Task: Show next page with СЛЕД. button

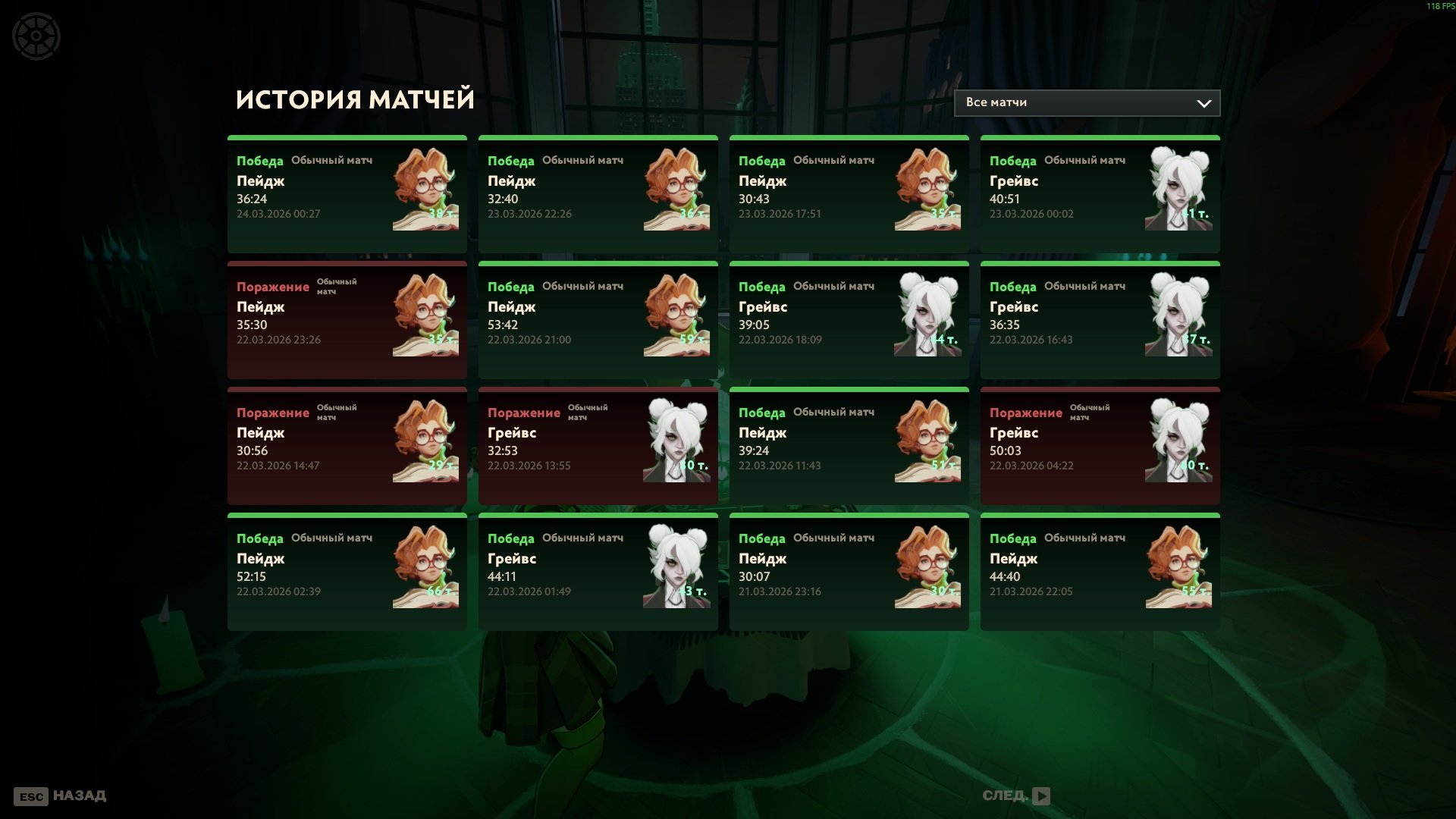Action: [x=1015, y=795]
